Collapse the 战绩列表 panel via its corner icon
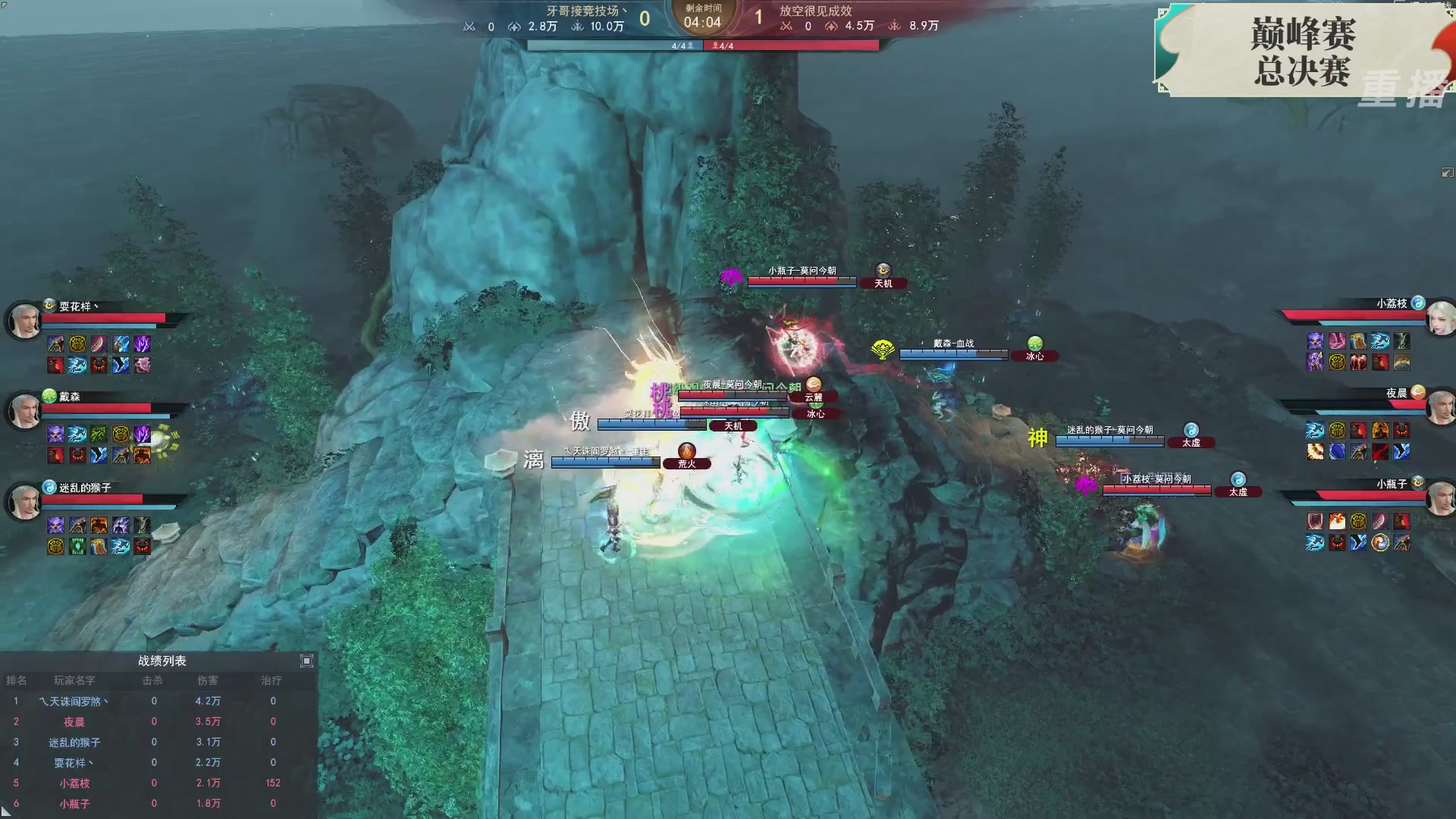This screenshot has height=819, width=1456. (x=306, y=661)
